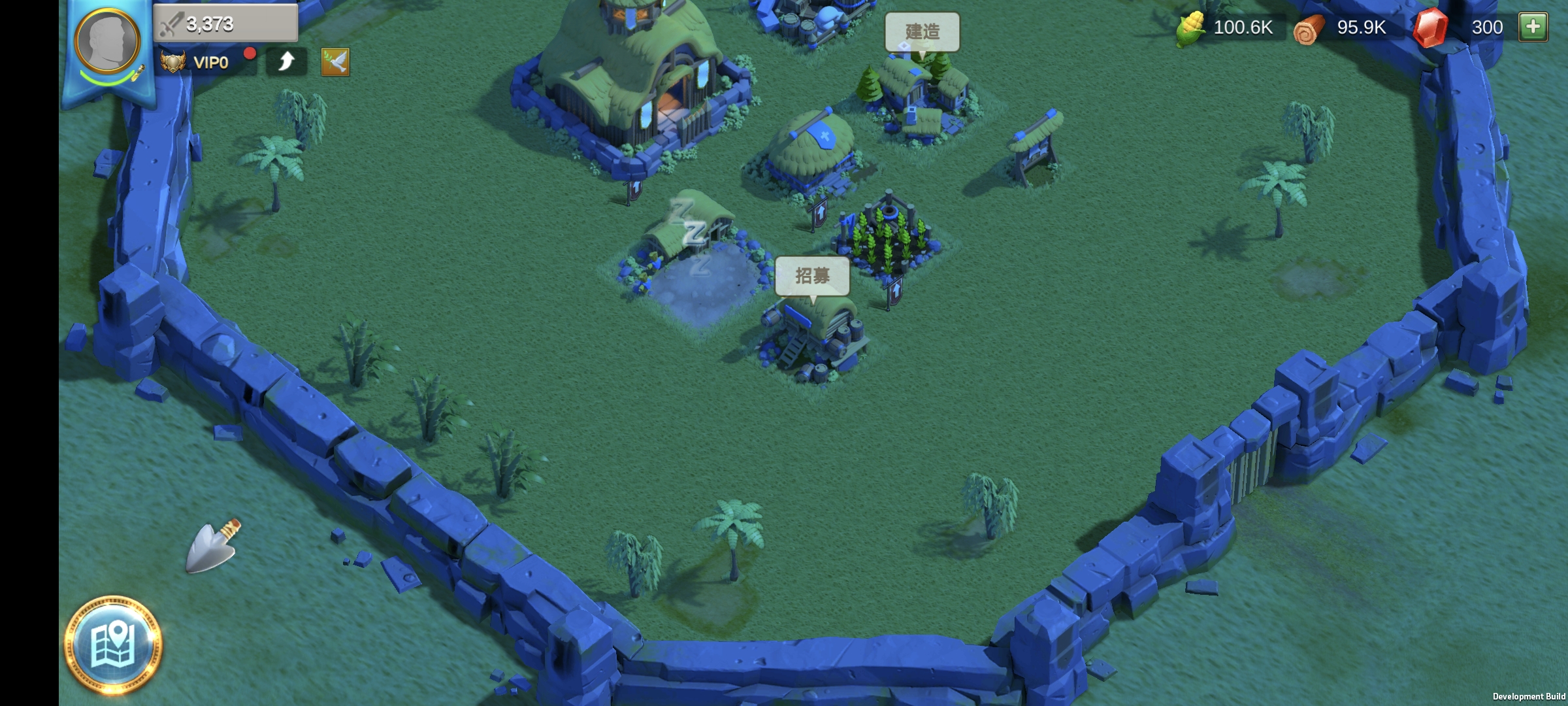Tap the sleeping ZZZ idle indicator

coord(690,232)
